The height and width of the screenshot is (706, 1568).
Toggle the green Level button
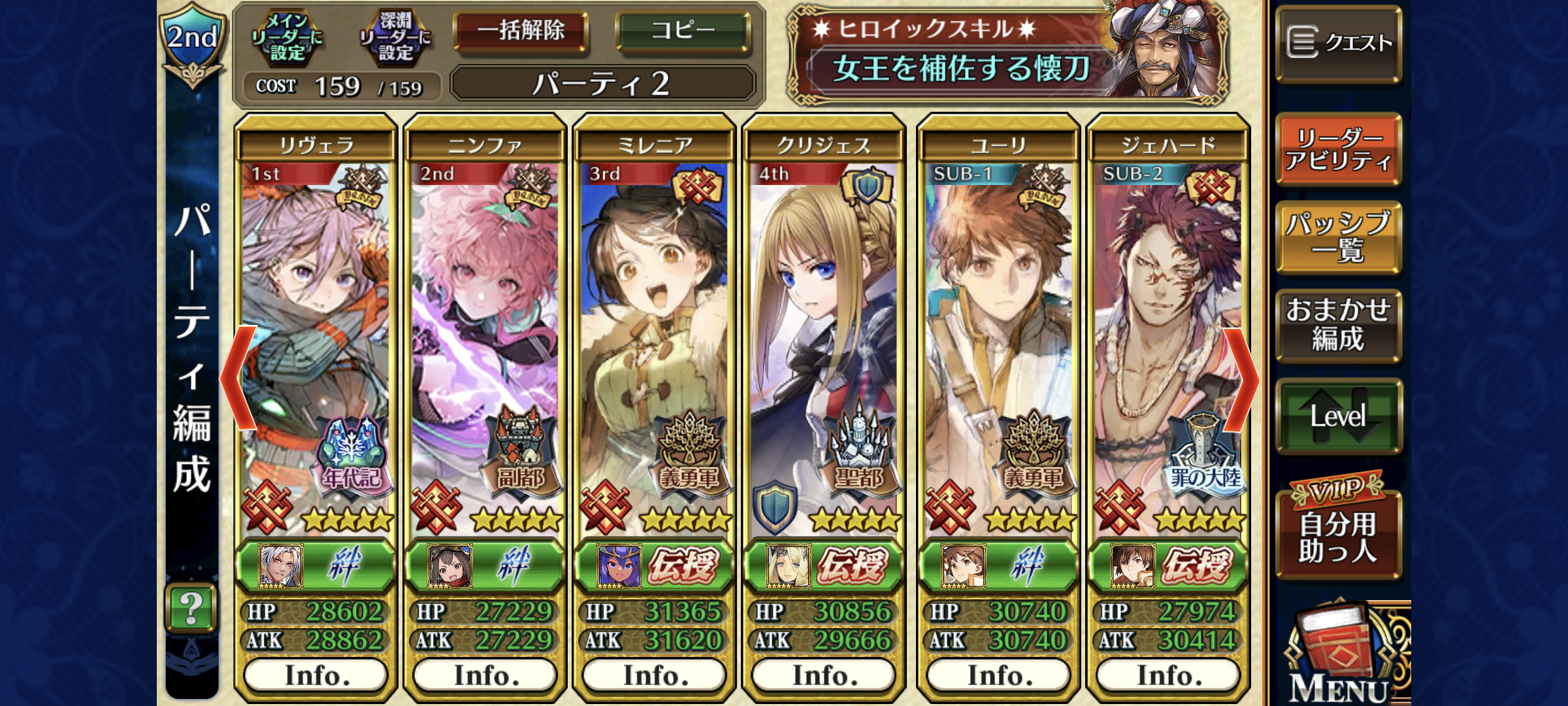1338,416
